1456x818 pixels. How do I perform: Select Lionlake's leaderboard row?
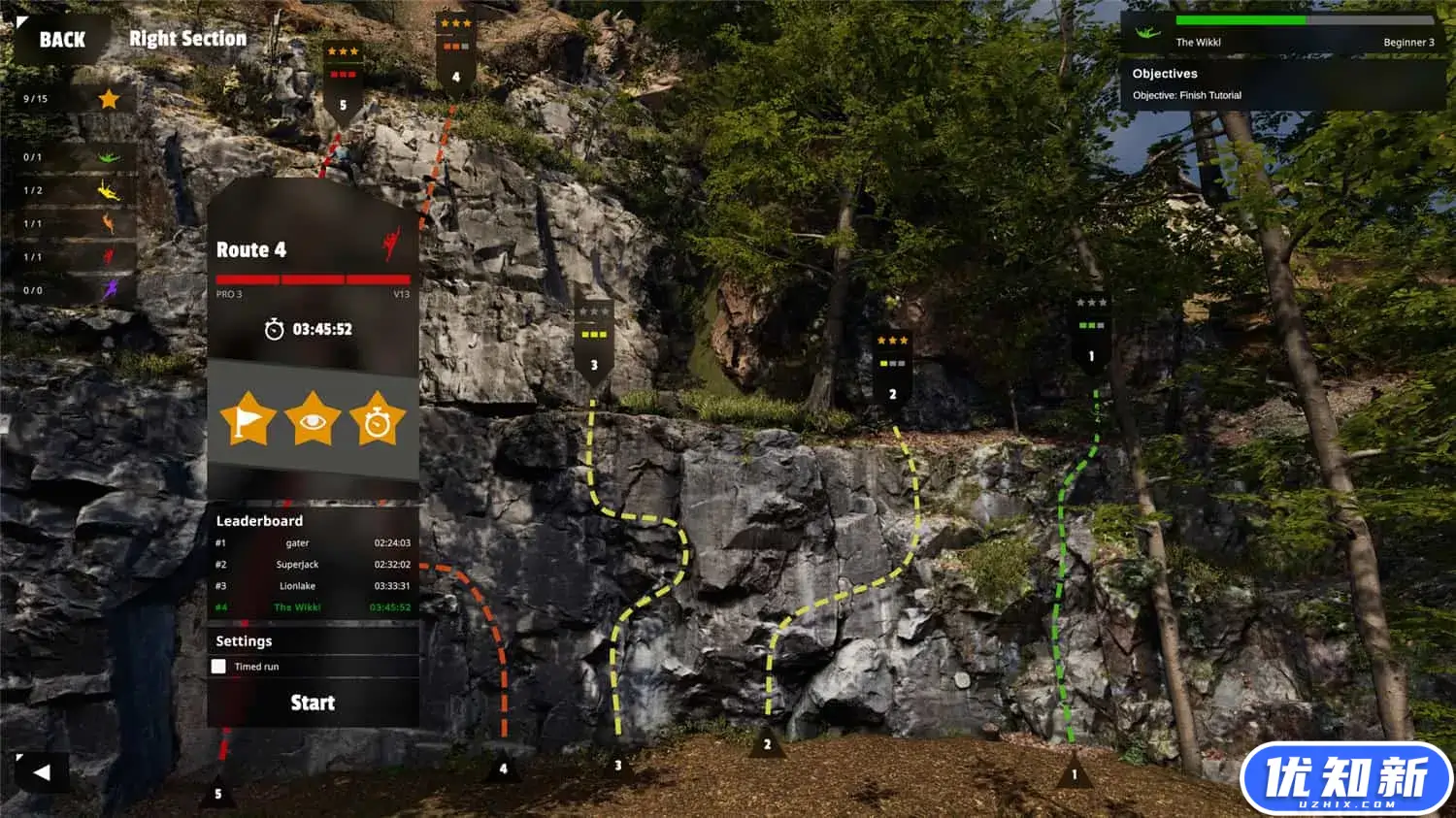pyautogui.click(x=313, y=586)
